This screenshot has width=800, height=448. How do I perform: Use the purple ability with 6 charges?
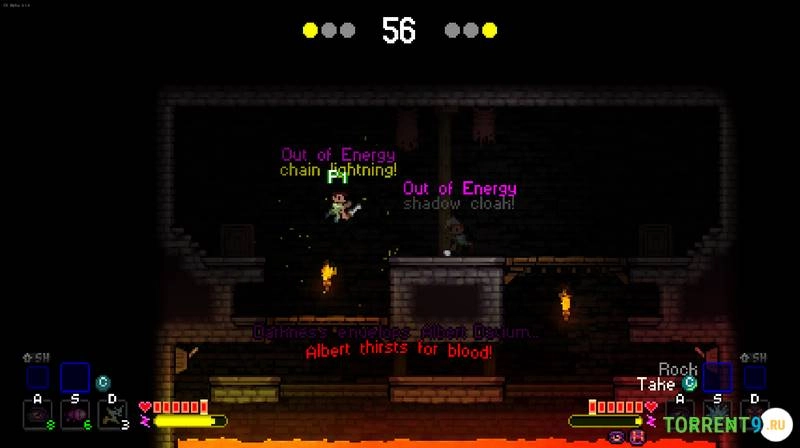tap(74, 414)
